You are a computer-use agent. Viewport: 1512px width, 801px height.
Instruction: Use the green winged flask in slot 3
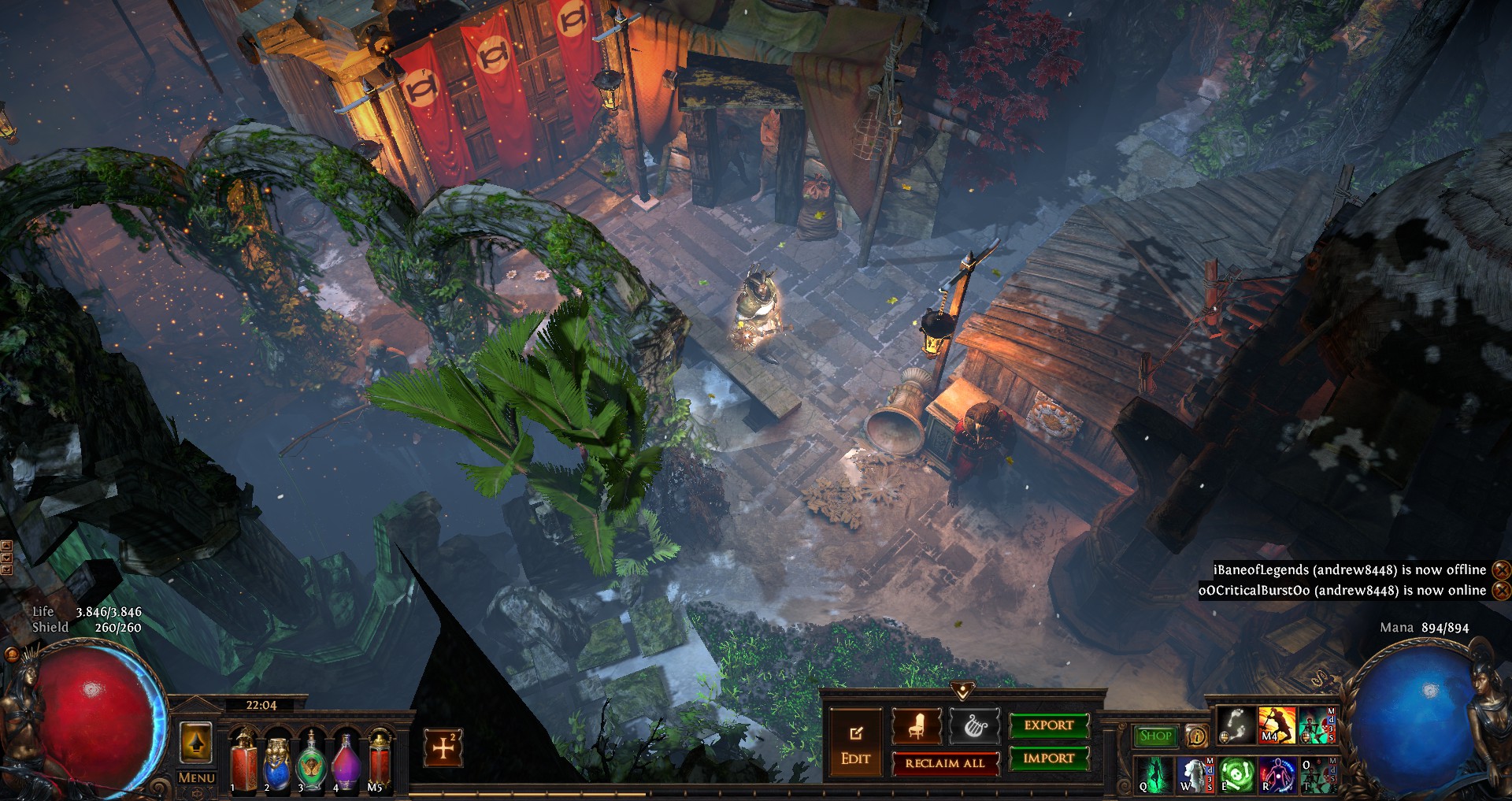[311, 761]
